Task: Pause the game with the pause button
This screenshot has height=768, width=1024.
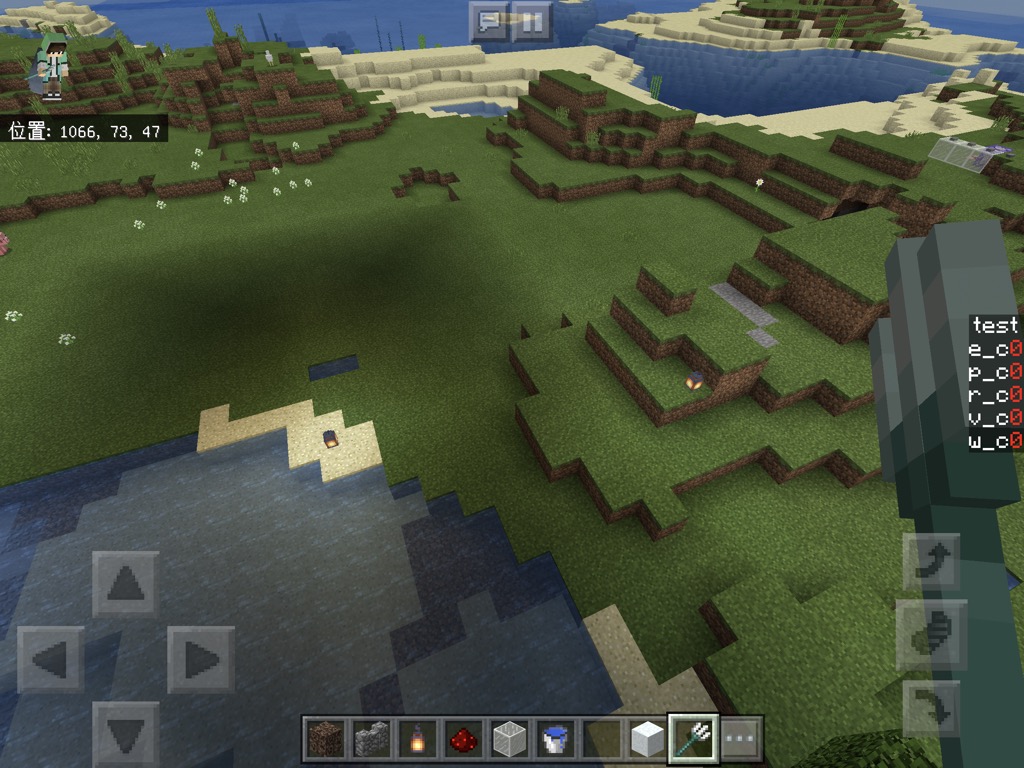Action: coord(533,21)
